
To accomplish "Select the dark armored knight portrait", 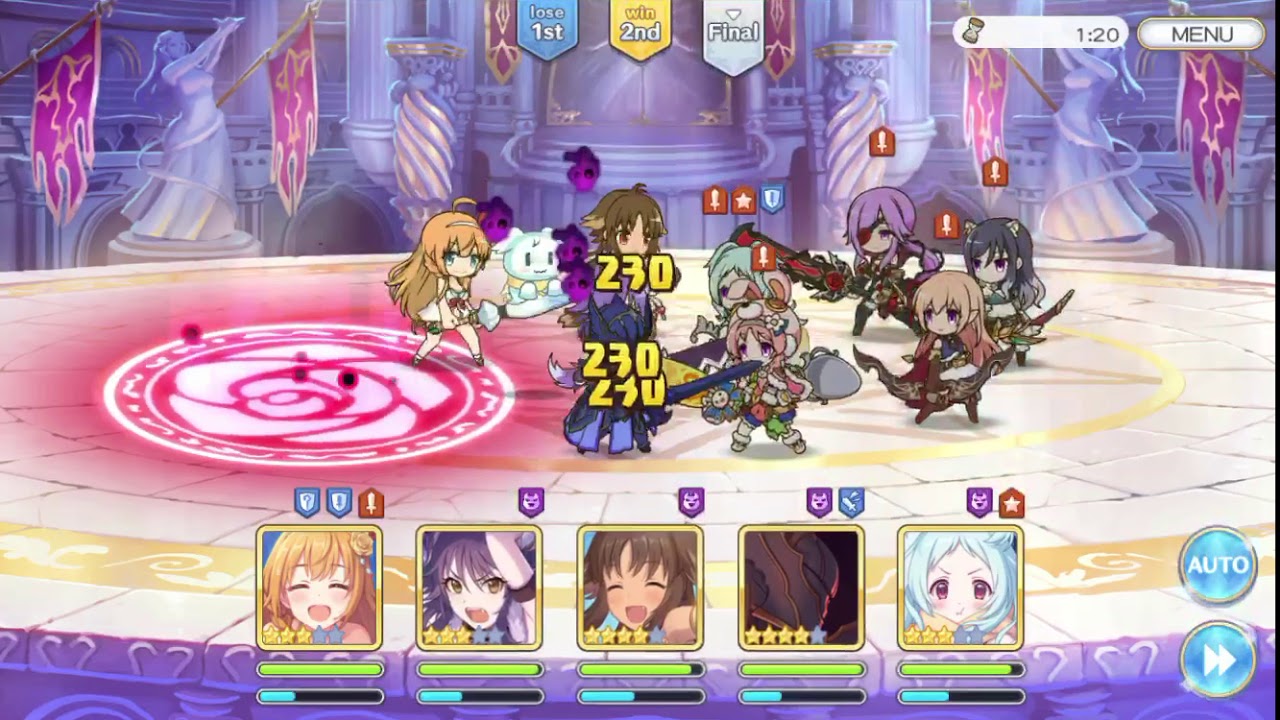I will [x=801, y=587].
